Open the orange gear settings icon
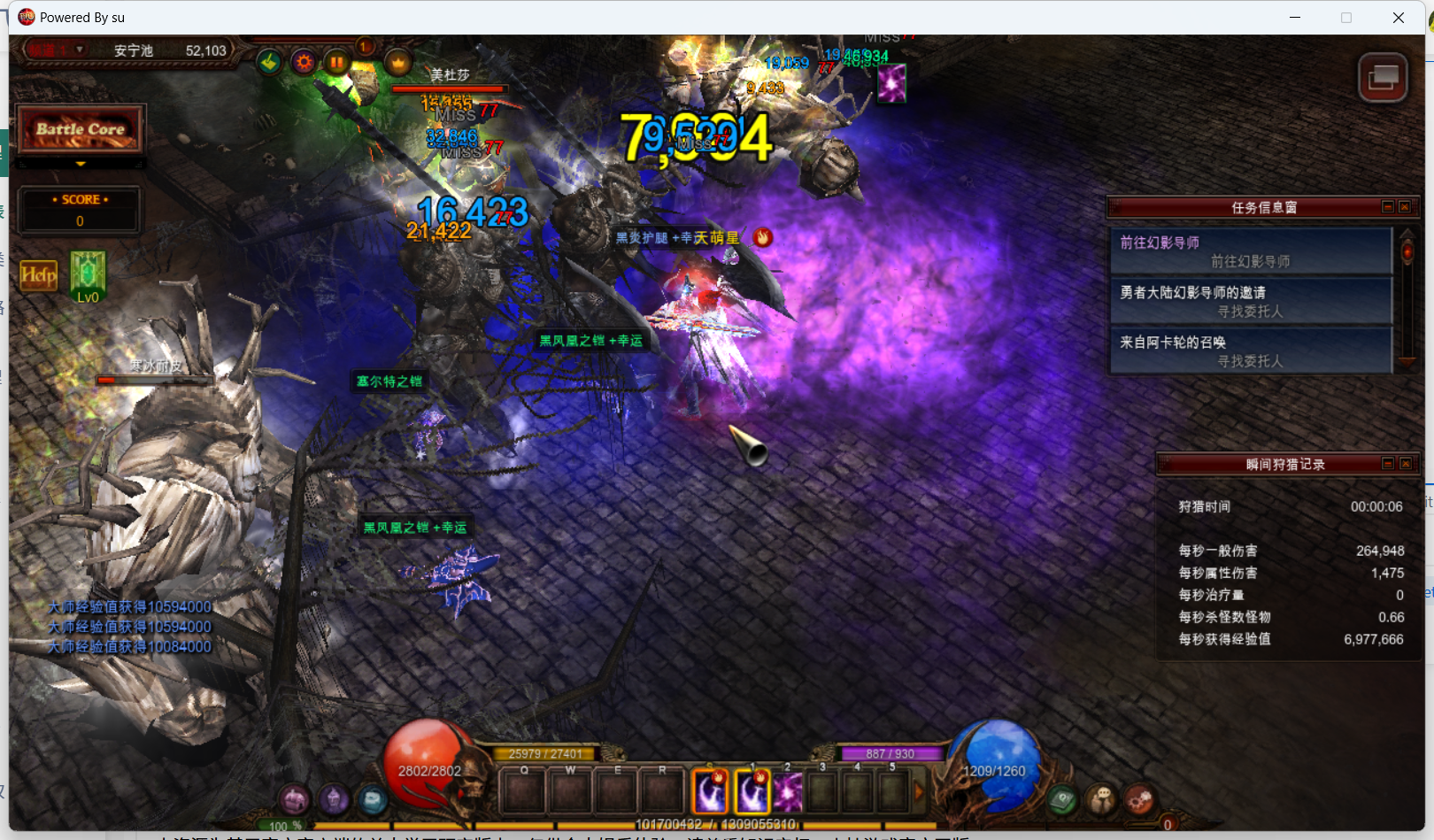The image size is (1434, 840). (304, 62)
